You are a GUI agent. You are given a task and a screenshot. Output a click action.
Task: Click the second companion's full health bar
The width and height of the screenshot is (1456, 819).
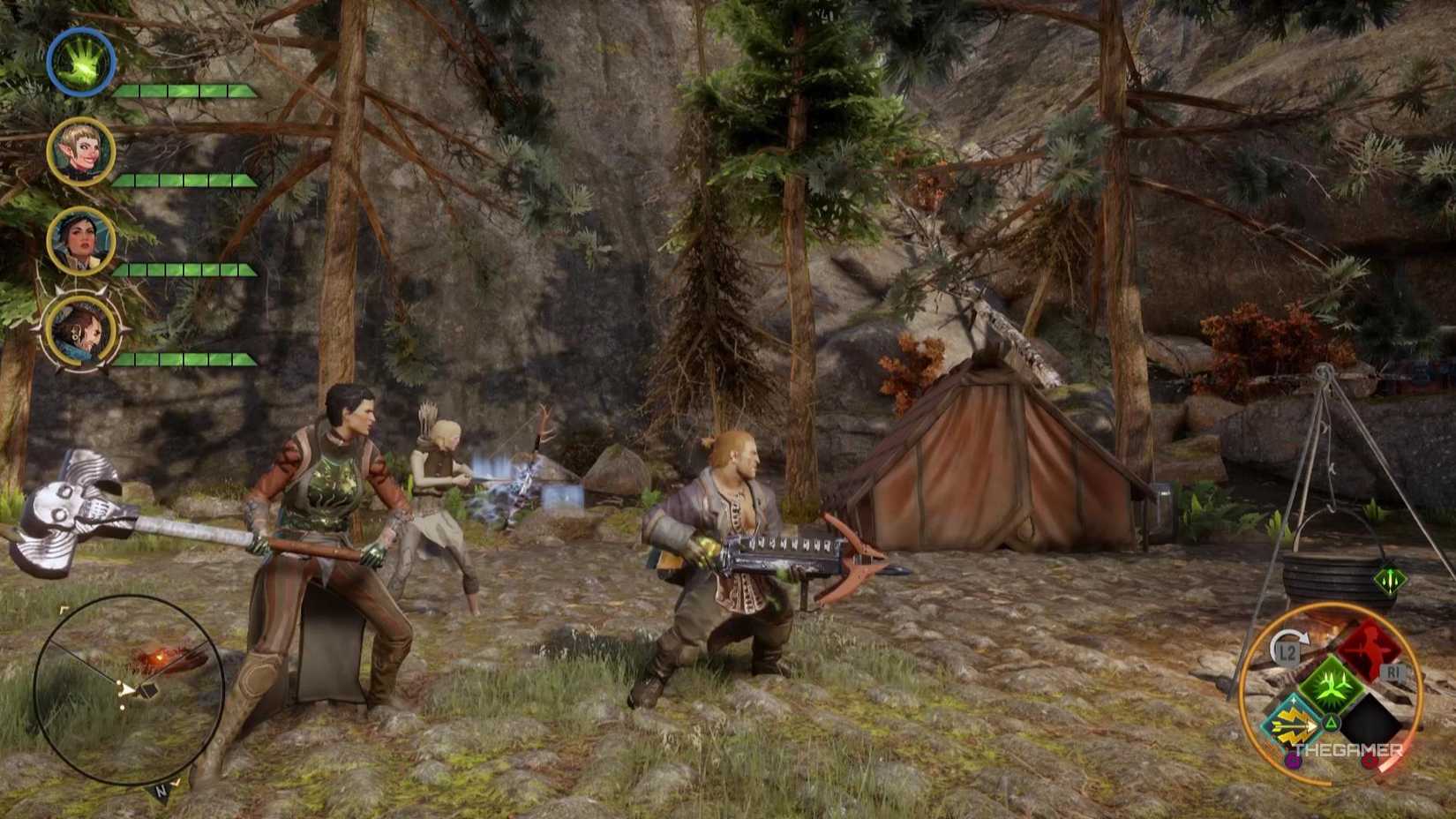[x=185, y=180]
